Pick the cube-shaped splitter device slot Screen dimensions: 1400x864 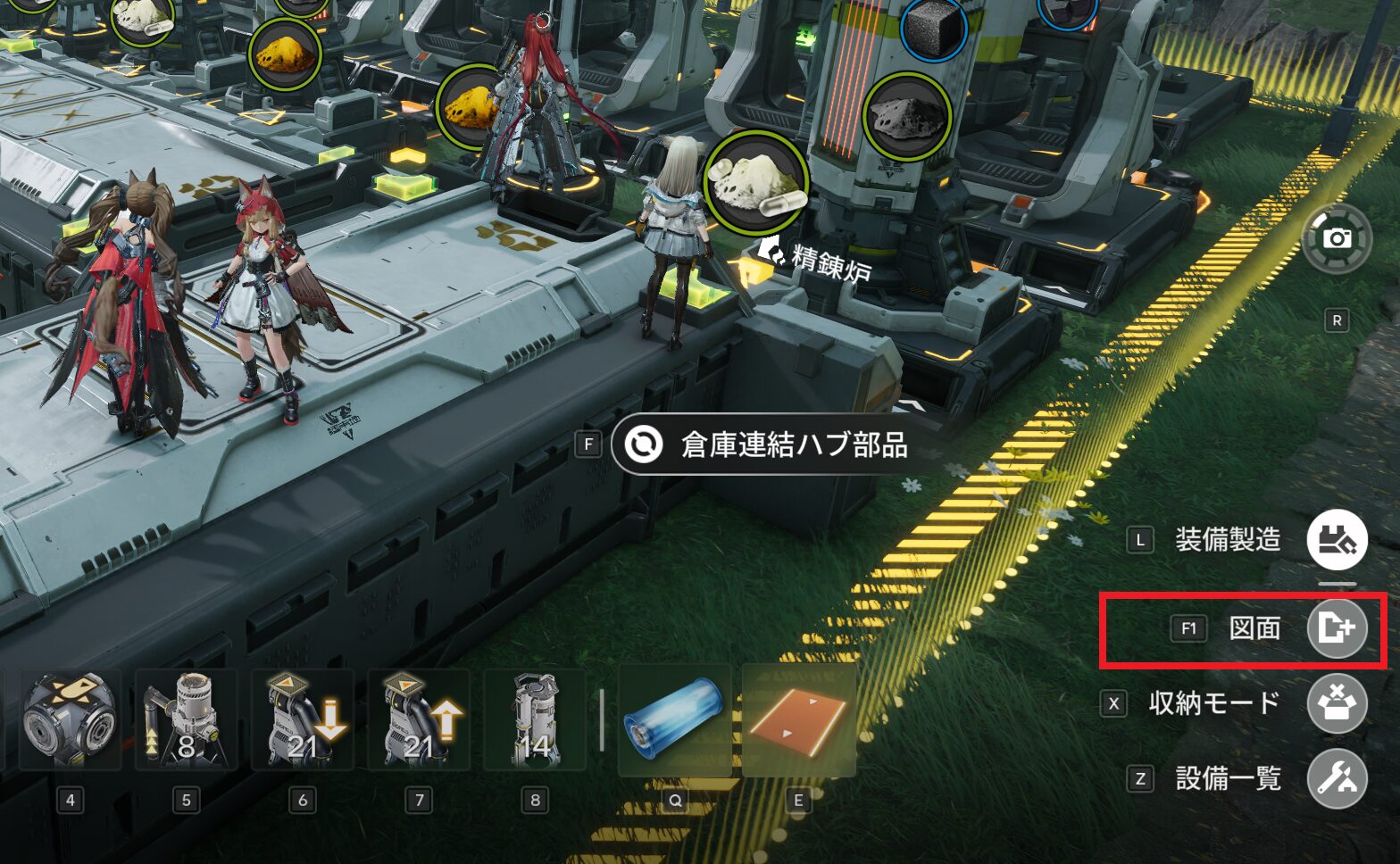pyautogui.click(x=70, y=721)
